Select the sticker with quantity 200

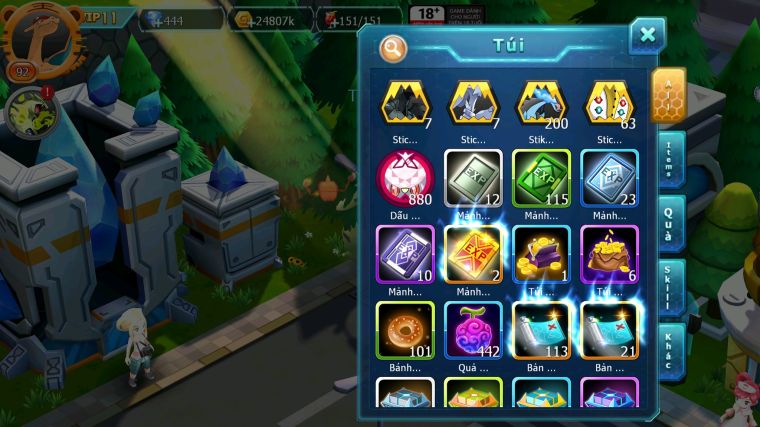point(540,103)
